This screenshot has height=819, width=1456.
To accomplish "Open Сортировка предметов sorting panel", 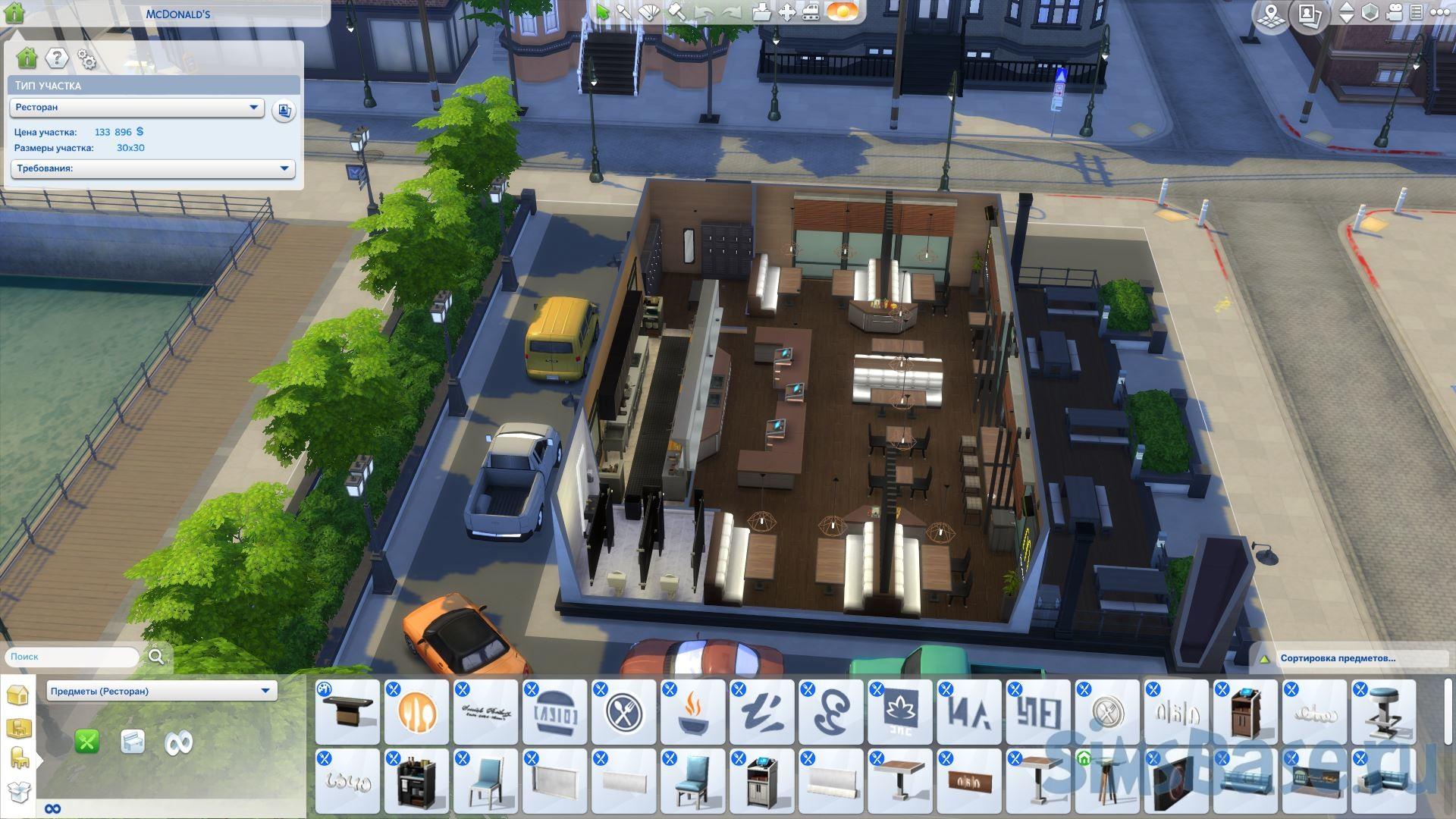I will pos(1338,658).
